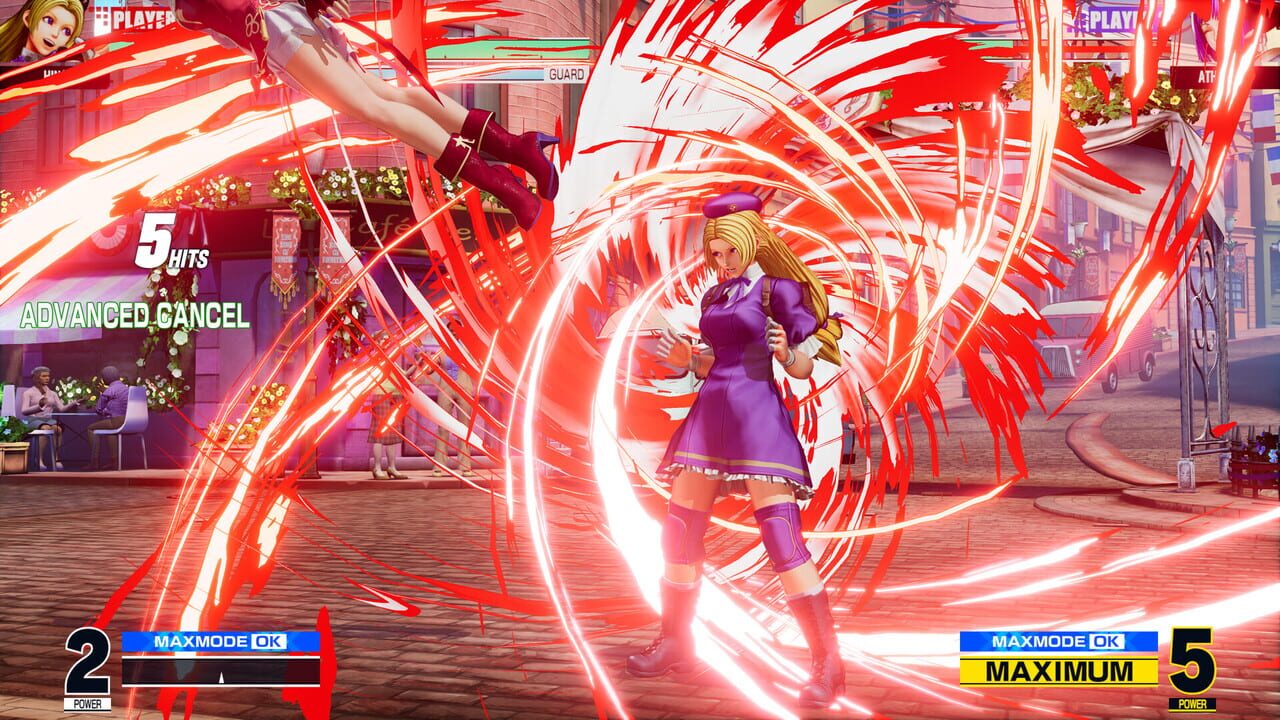The image size is (1280, 720).
Task: Click the GUARD gauge label
Action: pyautogui.click(x=565, y=75)
